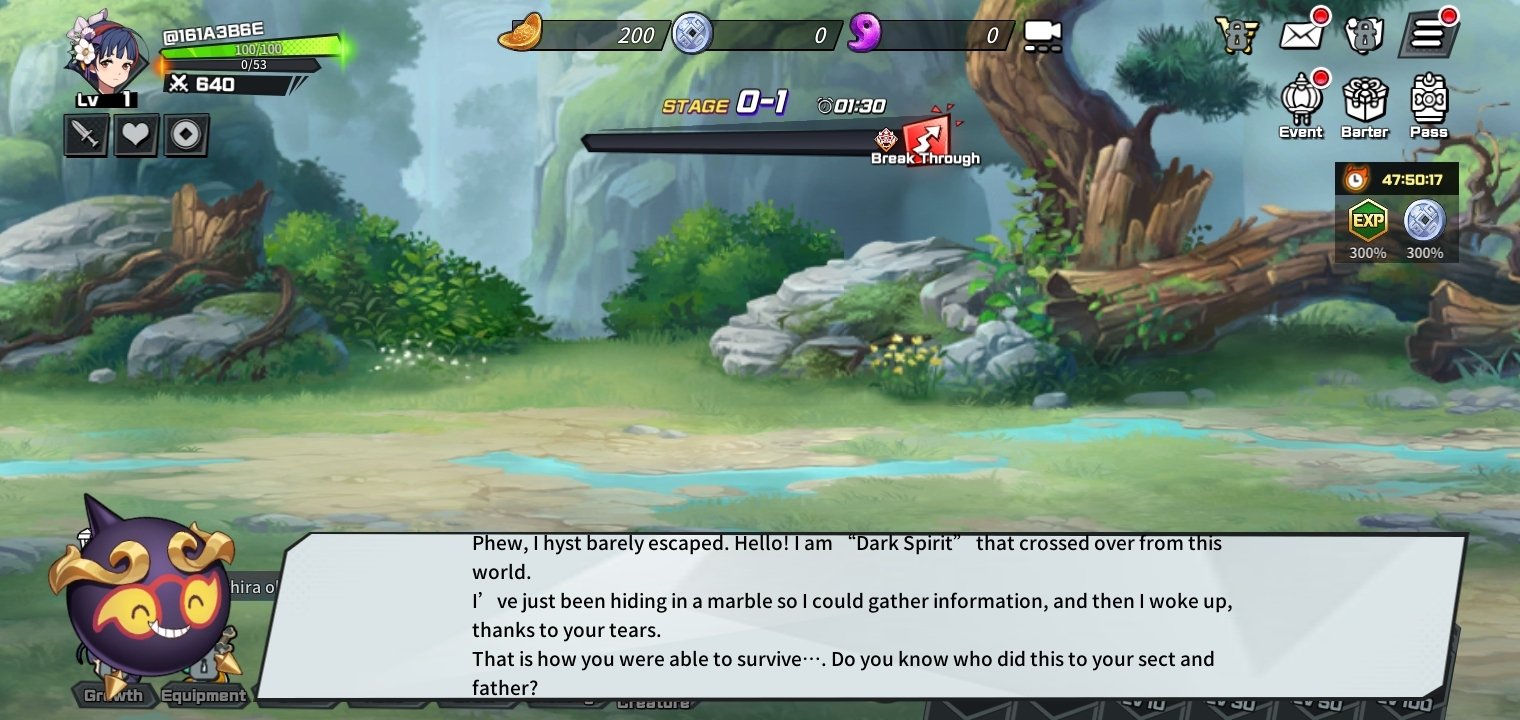Tap the EXP 300% boost icon

tap(1367, 221)
